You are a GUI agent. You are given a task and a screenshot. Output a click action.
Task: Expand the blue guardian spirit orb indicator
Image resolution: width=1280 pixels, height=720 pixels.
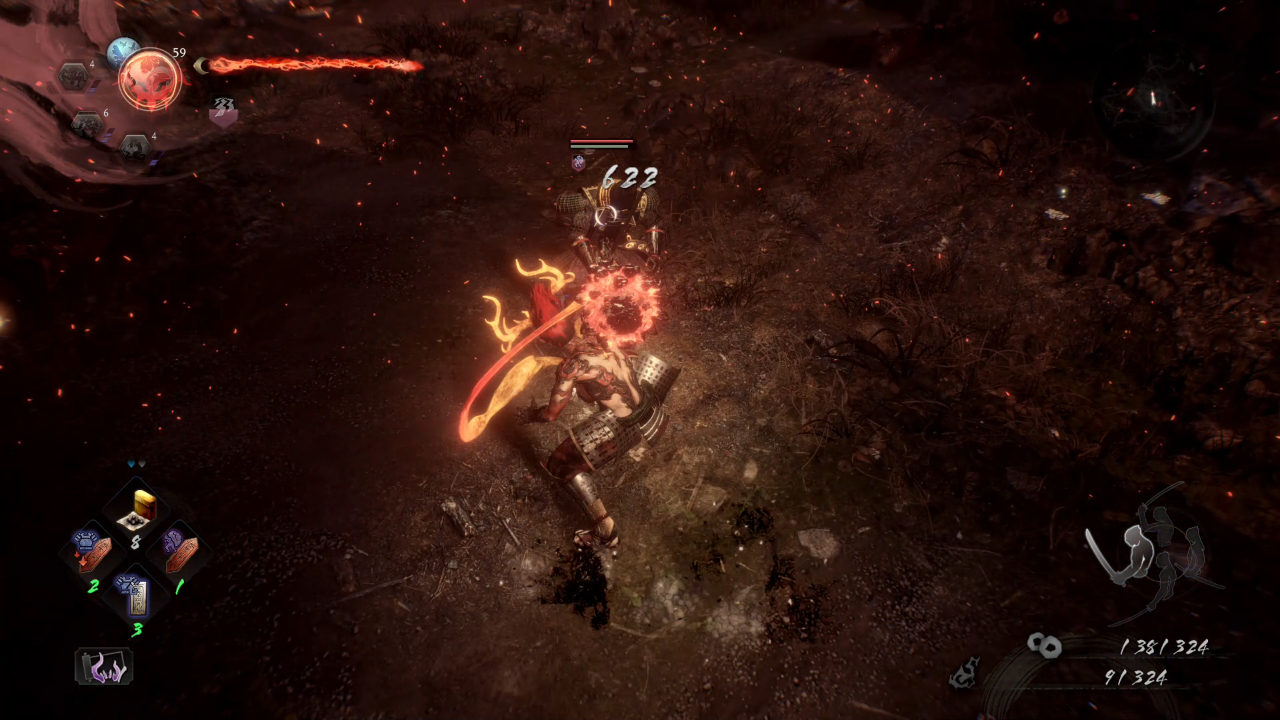click(x=124, y=50)
